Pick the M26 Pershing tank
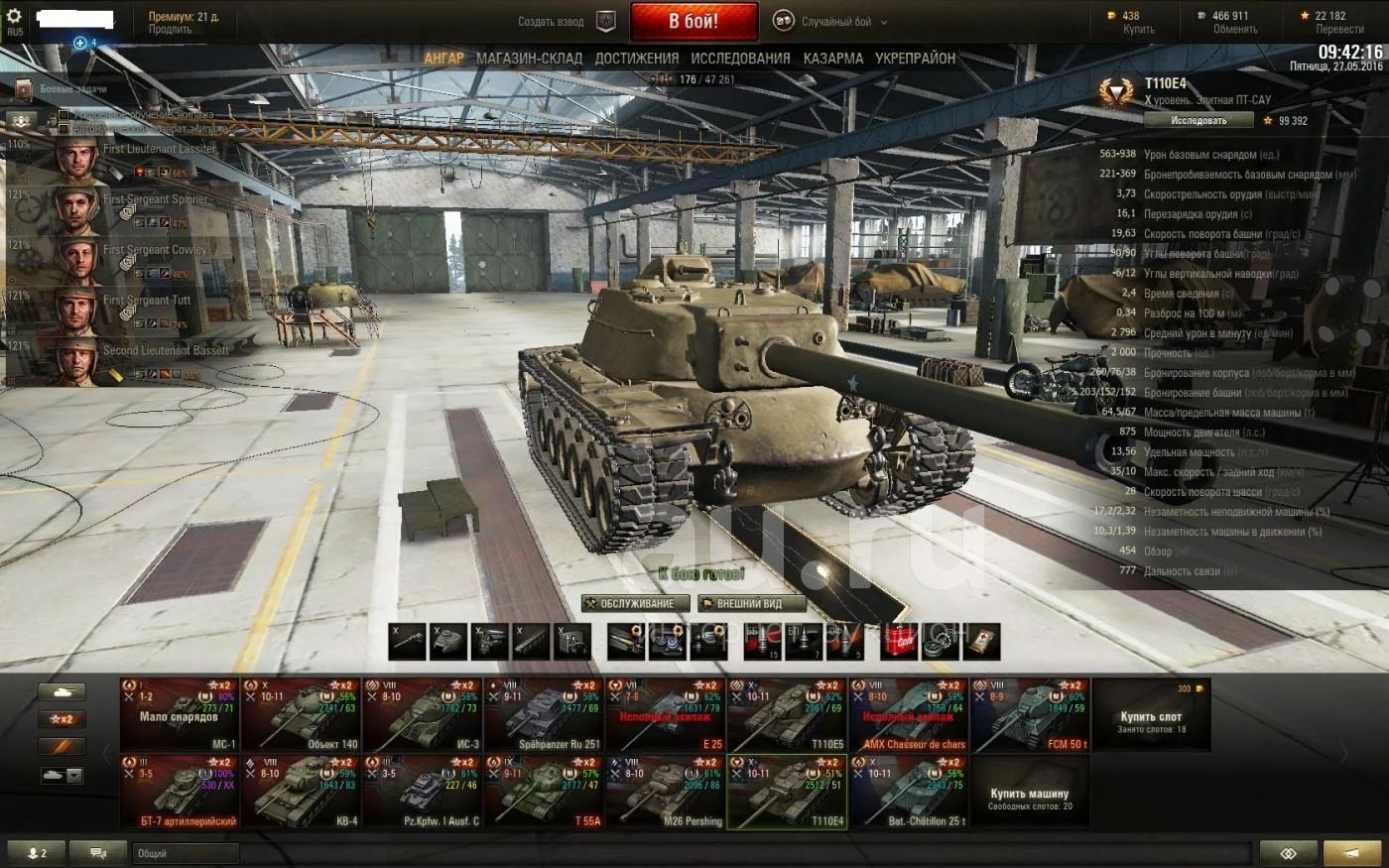The width and height of the screenshot is (1389, 868). coord(665,792)
